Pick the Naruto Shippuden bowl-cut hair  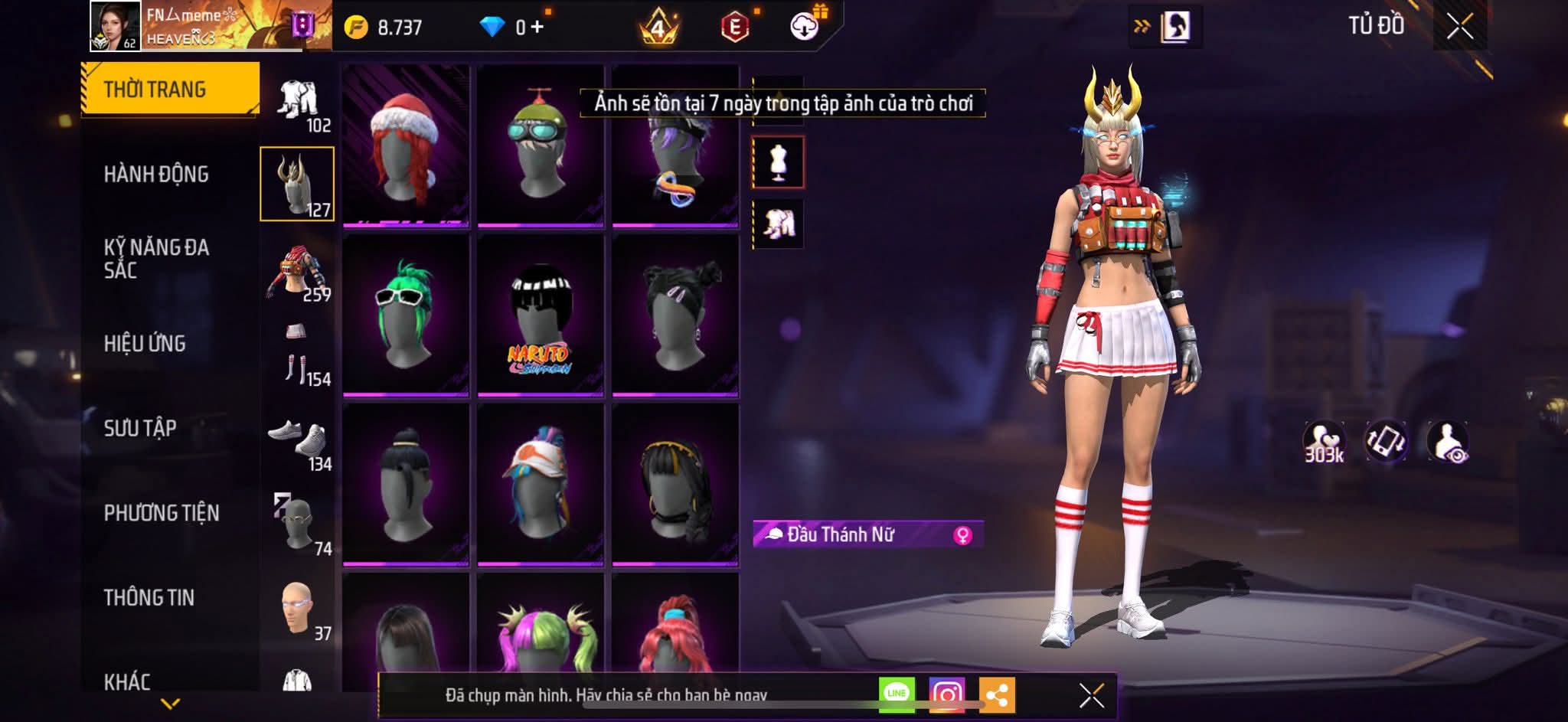[541, 315]
